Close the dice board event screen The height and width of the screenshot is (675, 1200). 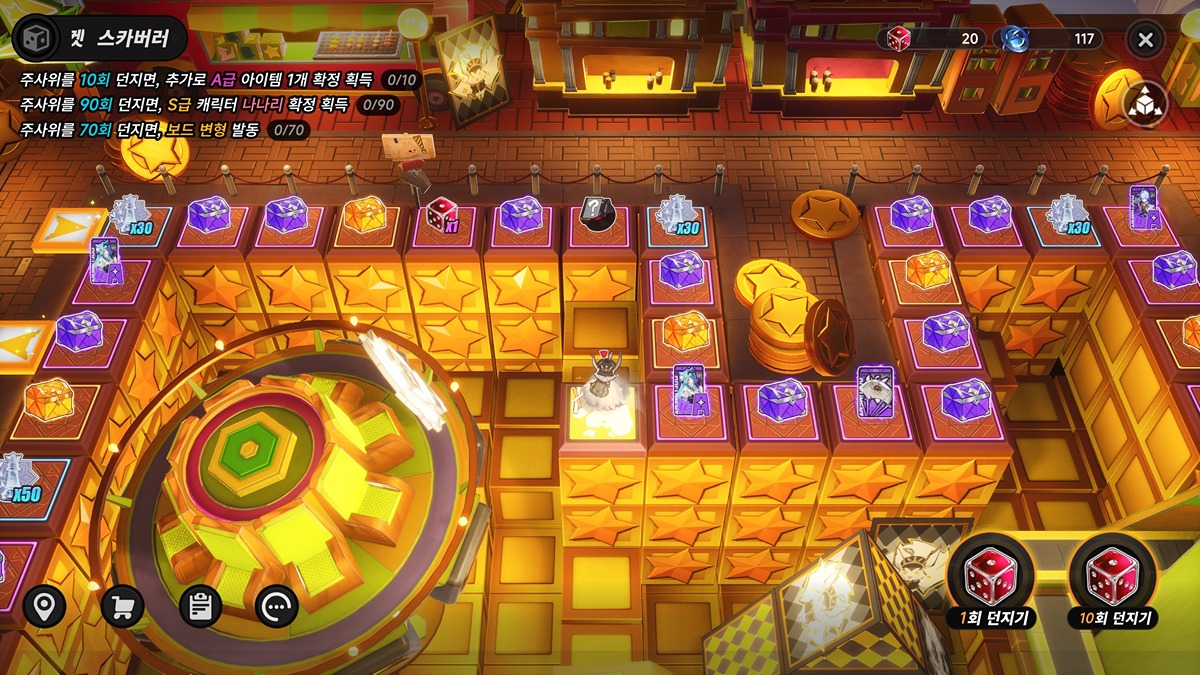(1146, 40)
